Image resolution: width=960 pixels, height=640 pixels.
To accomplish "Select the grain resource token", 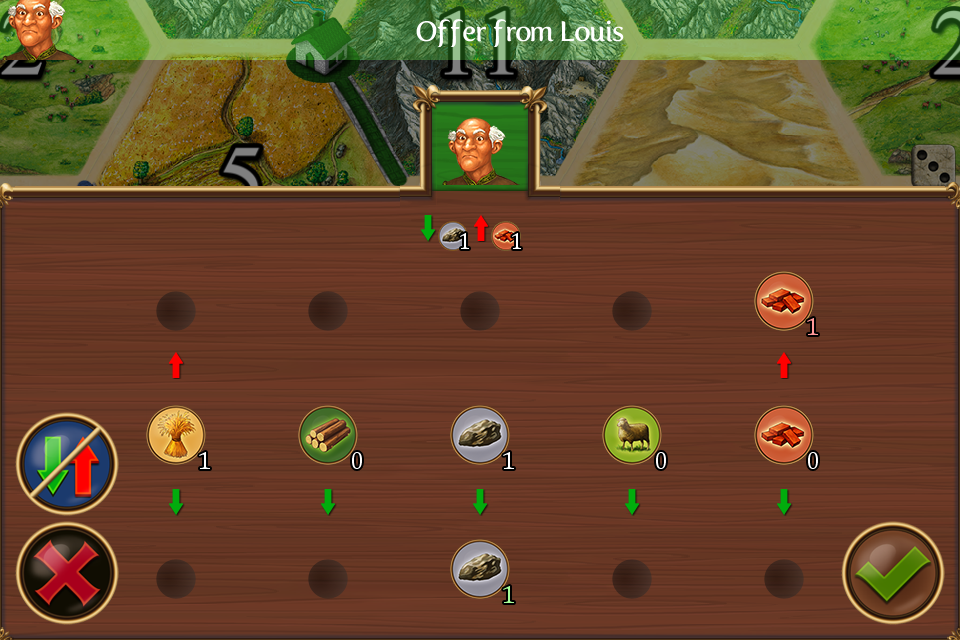I will pos(176,435).
